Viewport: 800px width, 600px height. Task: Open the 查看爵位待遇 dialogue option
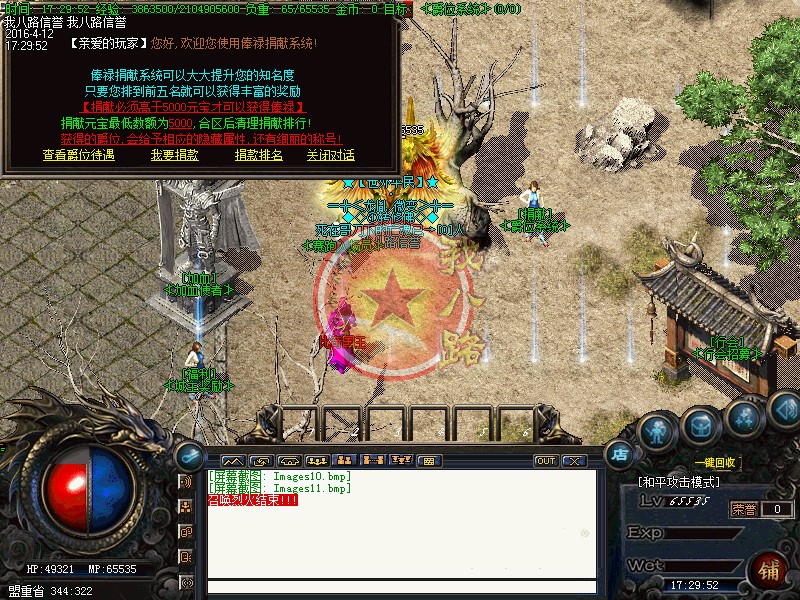79,155
